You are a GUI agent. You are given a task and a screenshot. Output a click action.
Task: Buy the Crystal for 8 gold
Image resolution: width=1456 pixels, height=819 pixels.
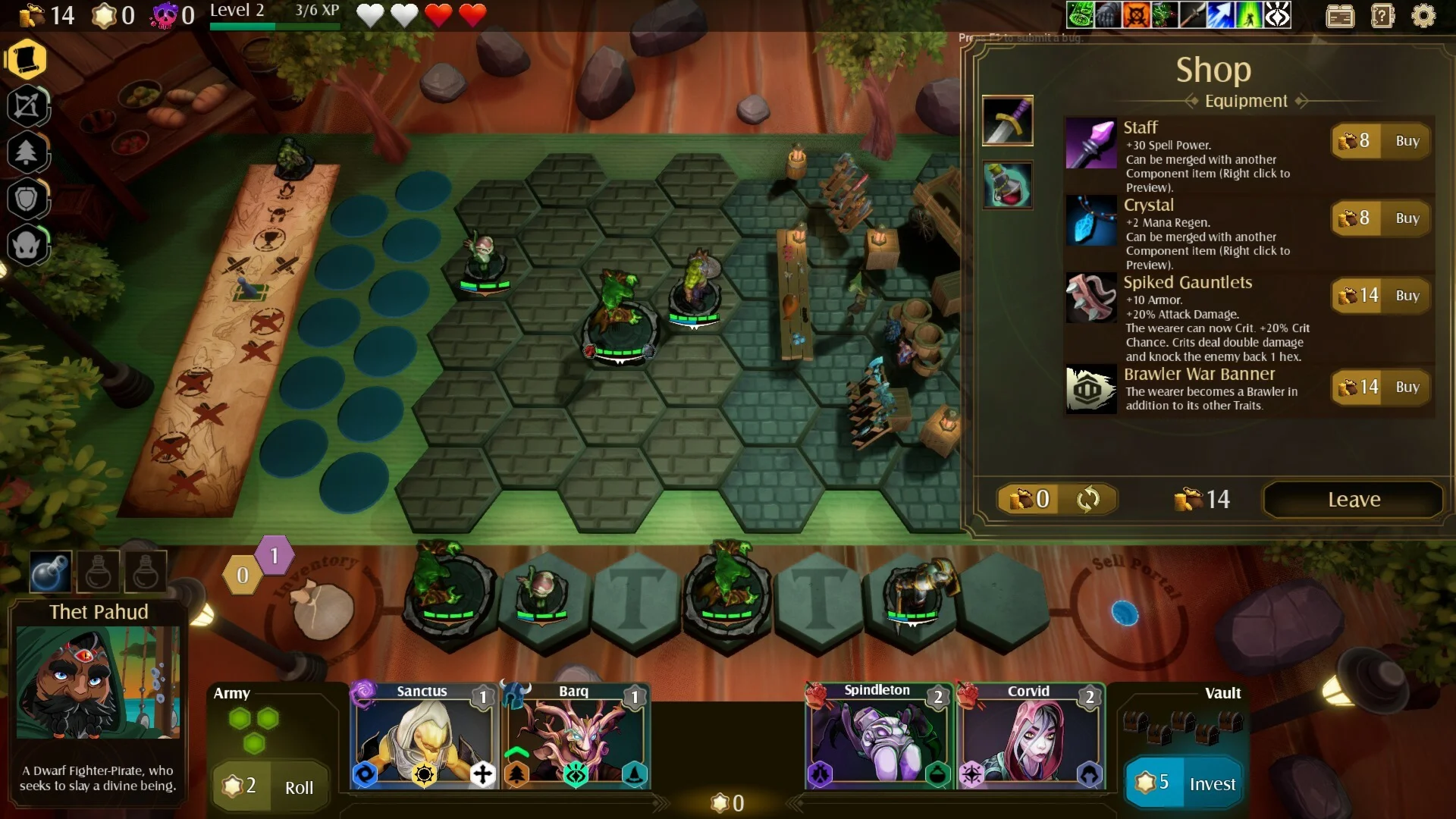[x=1407, y=218]
